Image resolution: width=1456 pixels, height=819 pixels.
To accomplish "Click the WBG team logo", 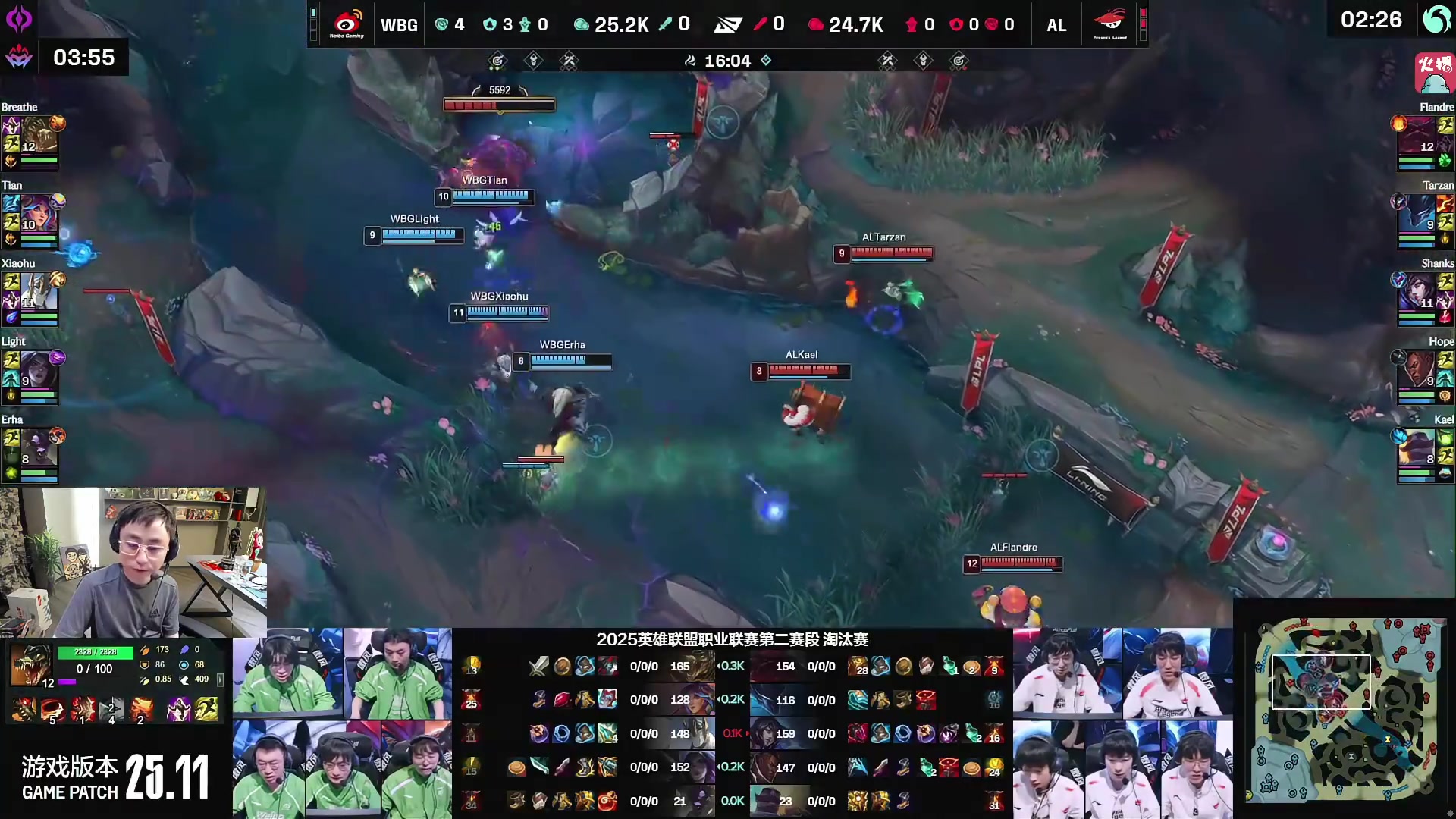I will [347, 24].
